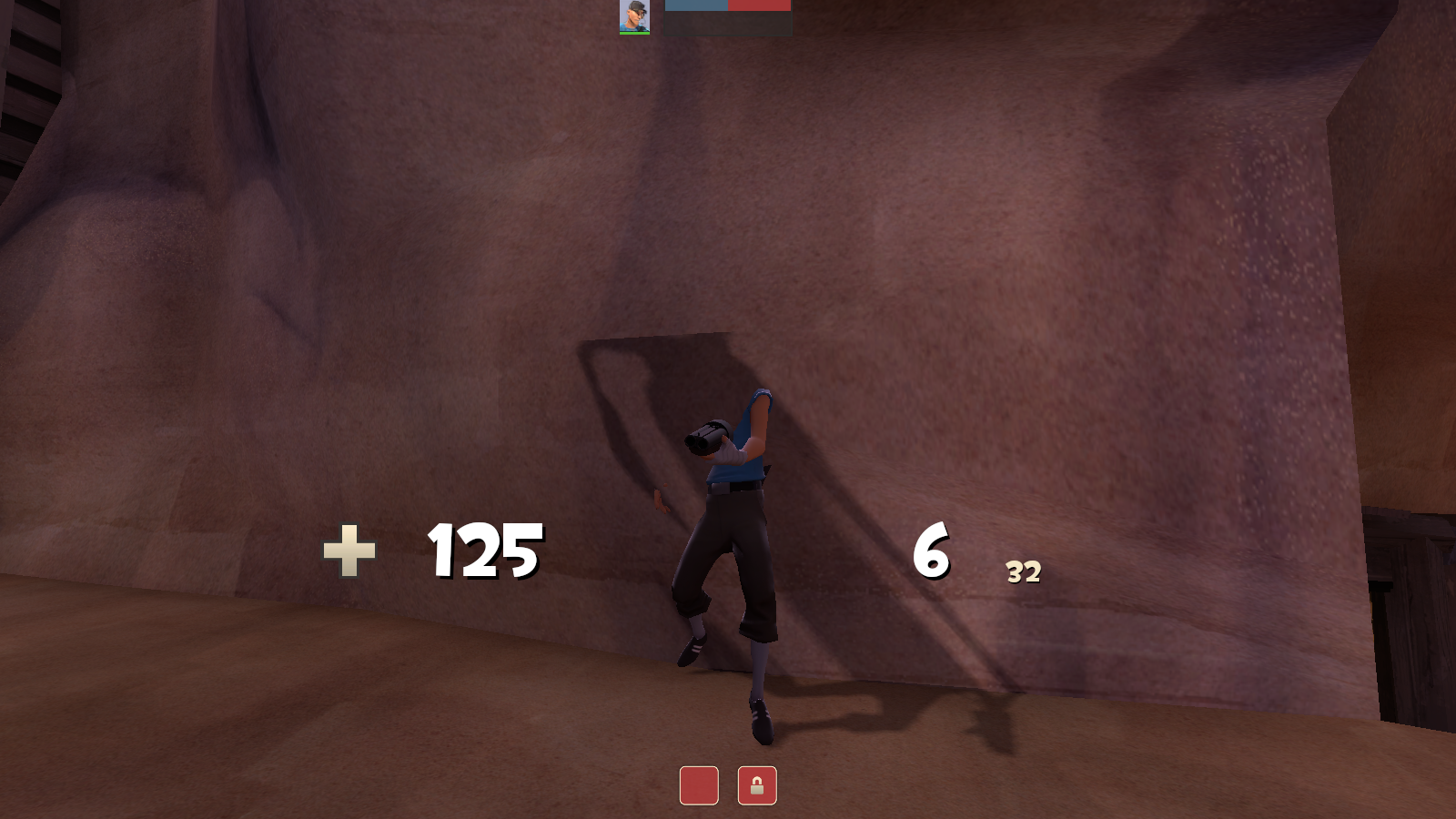Click the green health bar under the avatar

633,35
